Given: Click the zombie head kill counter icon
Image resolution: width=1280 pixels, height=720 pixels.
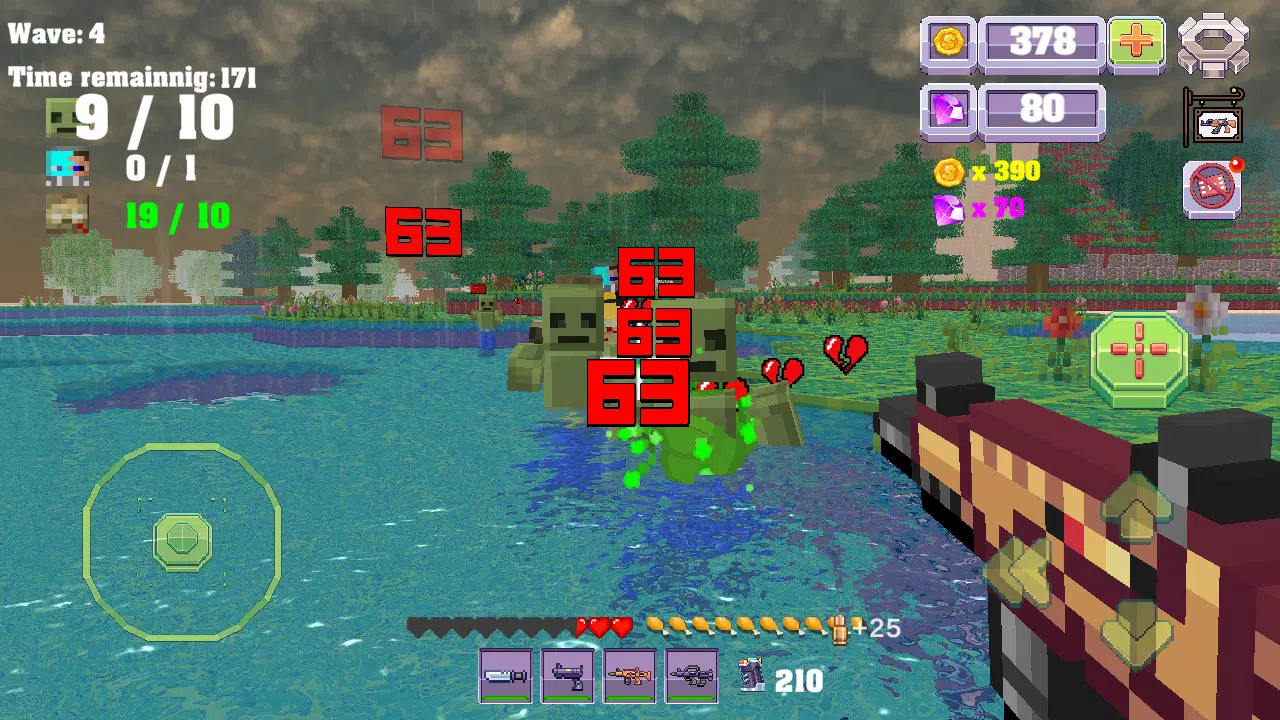Looking at the screenshot, I should (66, 116).
